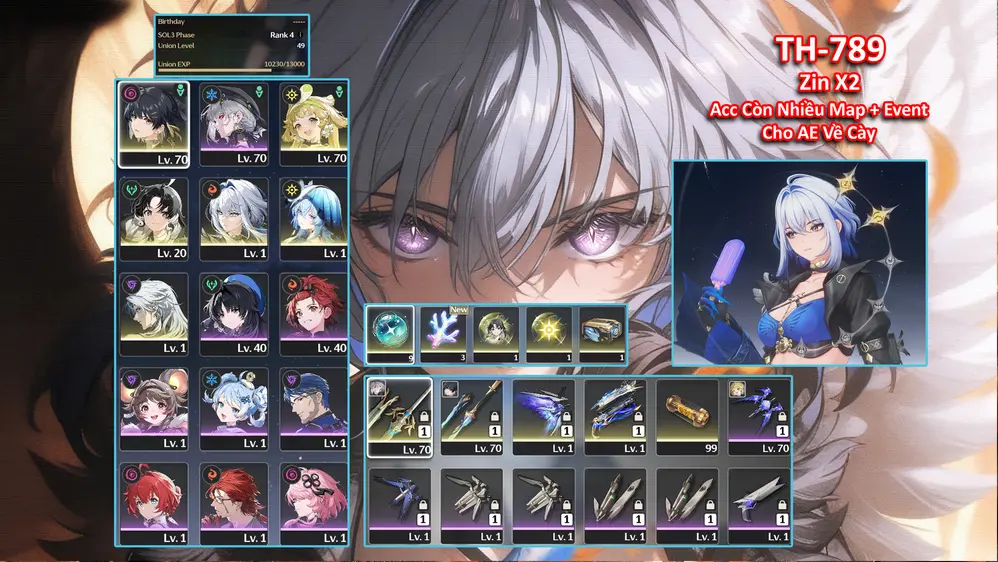Click the SOL3 Phase info icon

[301, 35]
